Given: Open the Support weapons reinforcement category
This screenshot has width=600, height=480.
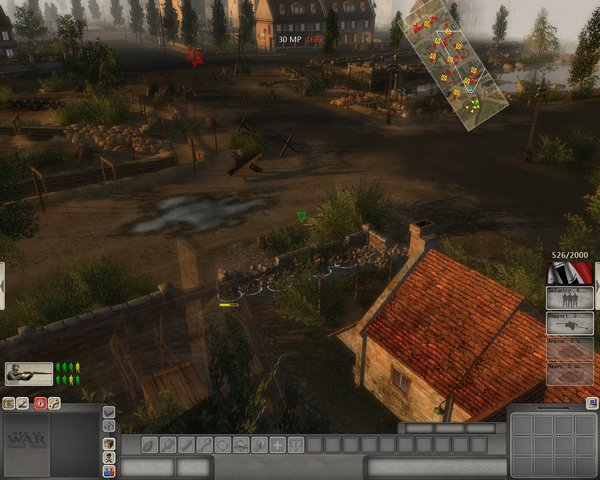Looking at the screenshot, I should pyautogui.click(x=570, y=322).
